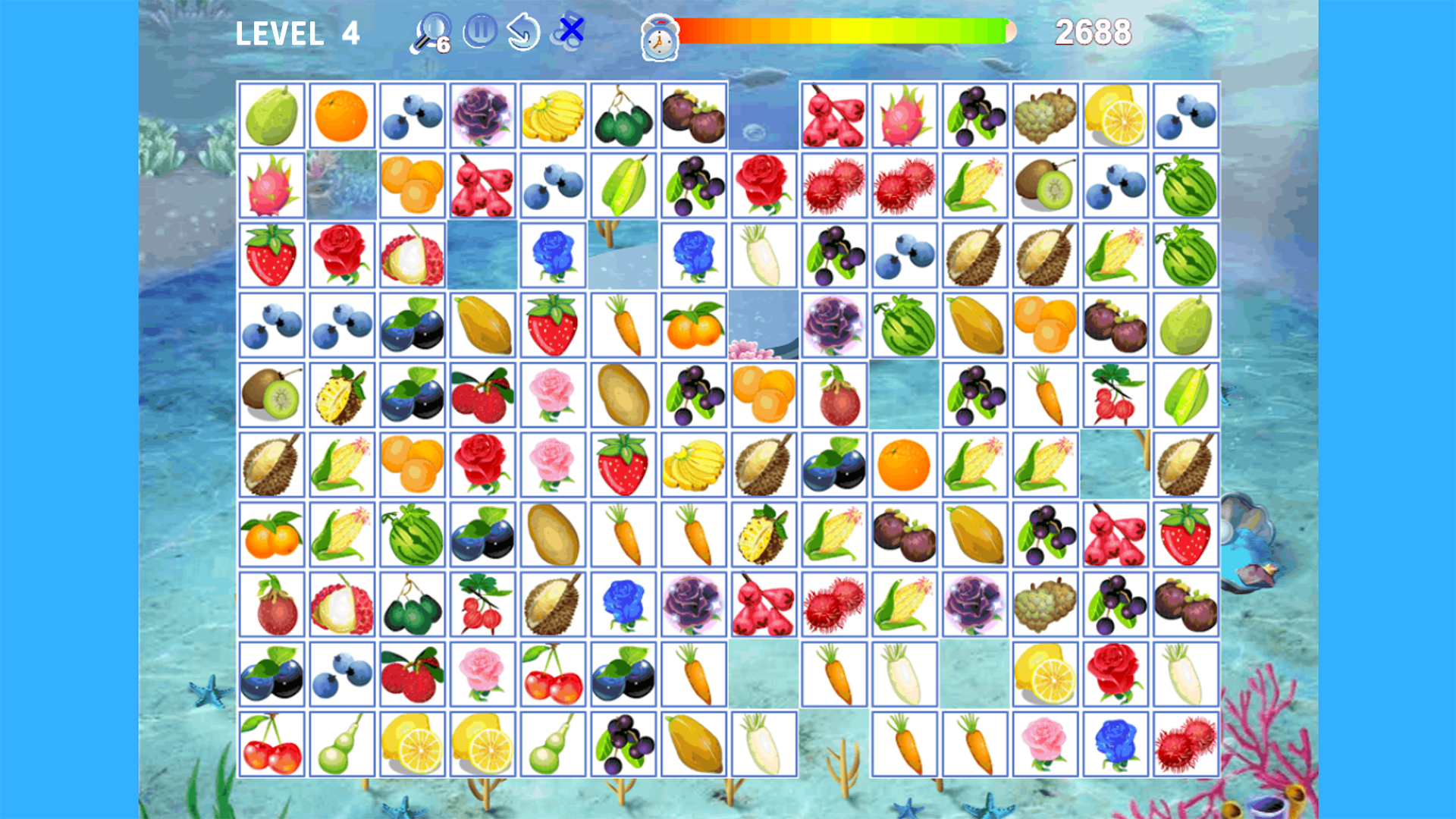
Task: Select the guava tile at top left
Action: point(272,115)
